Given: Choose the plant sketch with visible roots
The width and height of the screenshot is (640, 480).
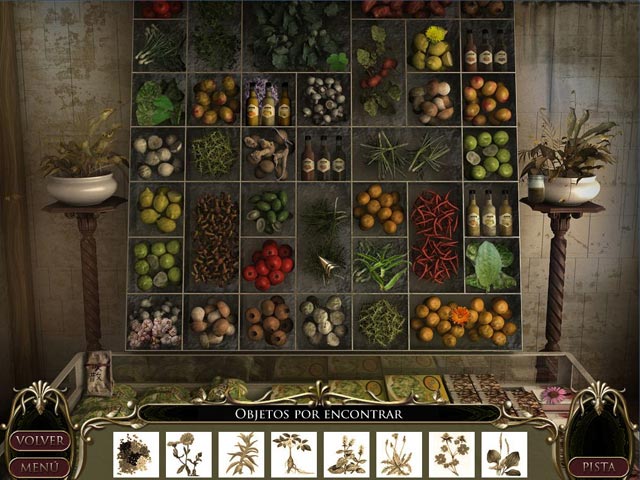Looking at the screenshot, I should (x=293, y=454).
